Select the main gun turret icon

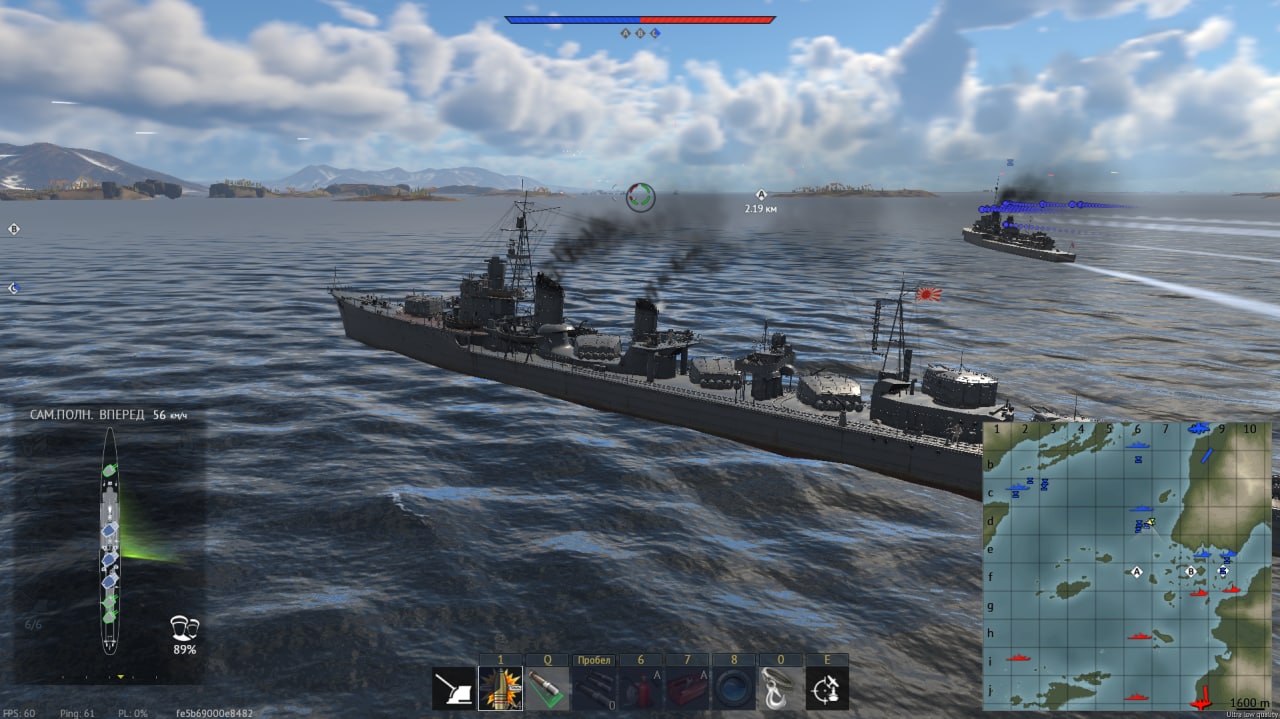click(453, 689)
